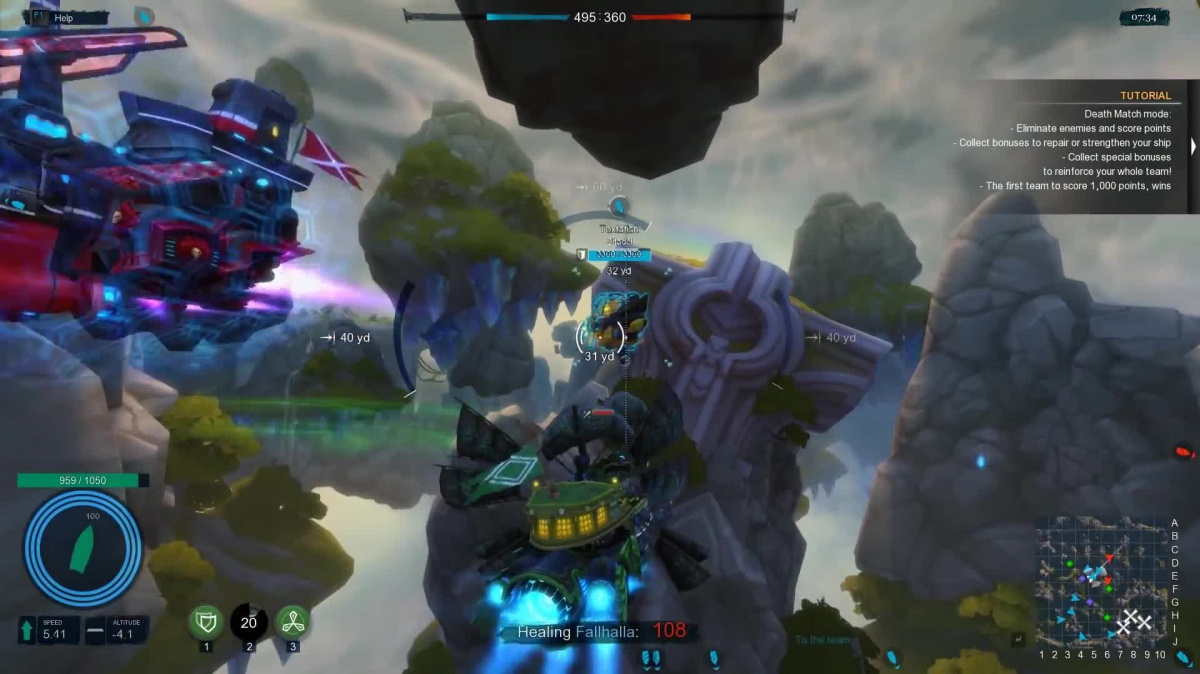Click the ship compass dial
The width and height of the screenshot is (1200, 674).
pos(83,549)
